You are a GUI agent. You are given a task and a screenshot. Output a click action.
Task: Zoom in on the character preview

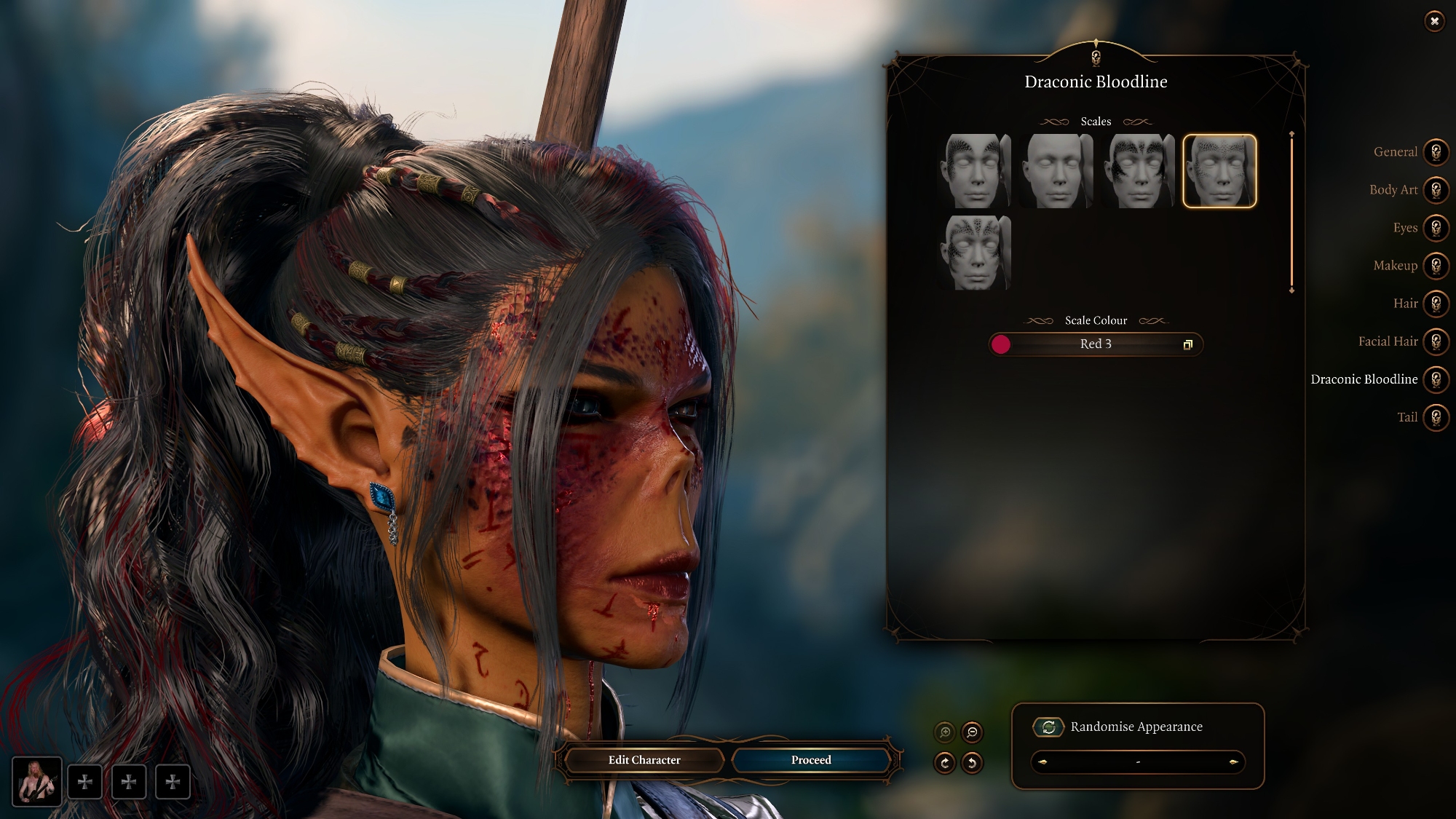(x=945, y=732)
